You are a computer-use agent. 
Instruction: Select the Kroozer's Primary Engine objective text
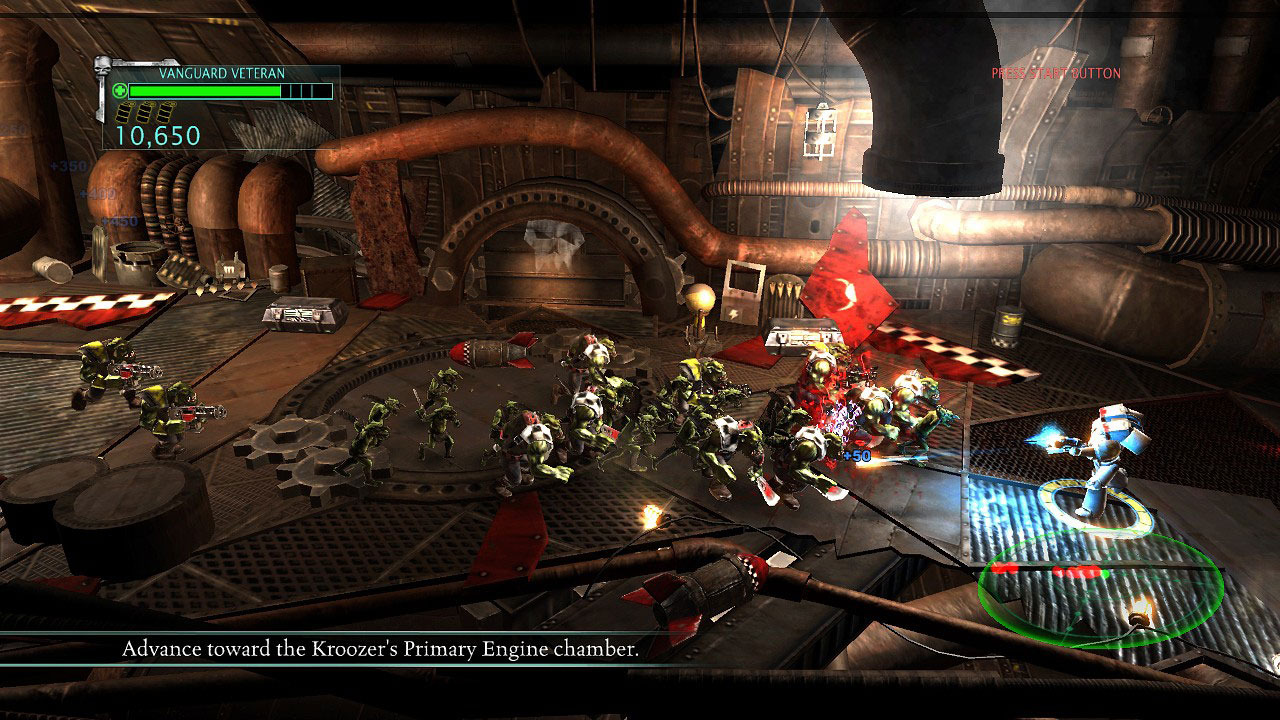click(380, 649)
